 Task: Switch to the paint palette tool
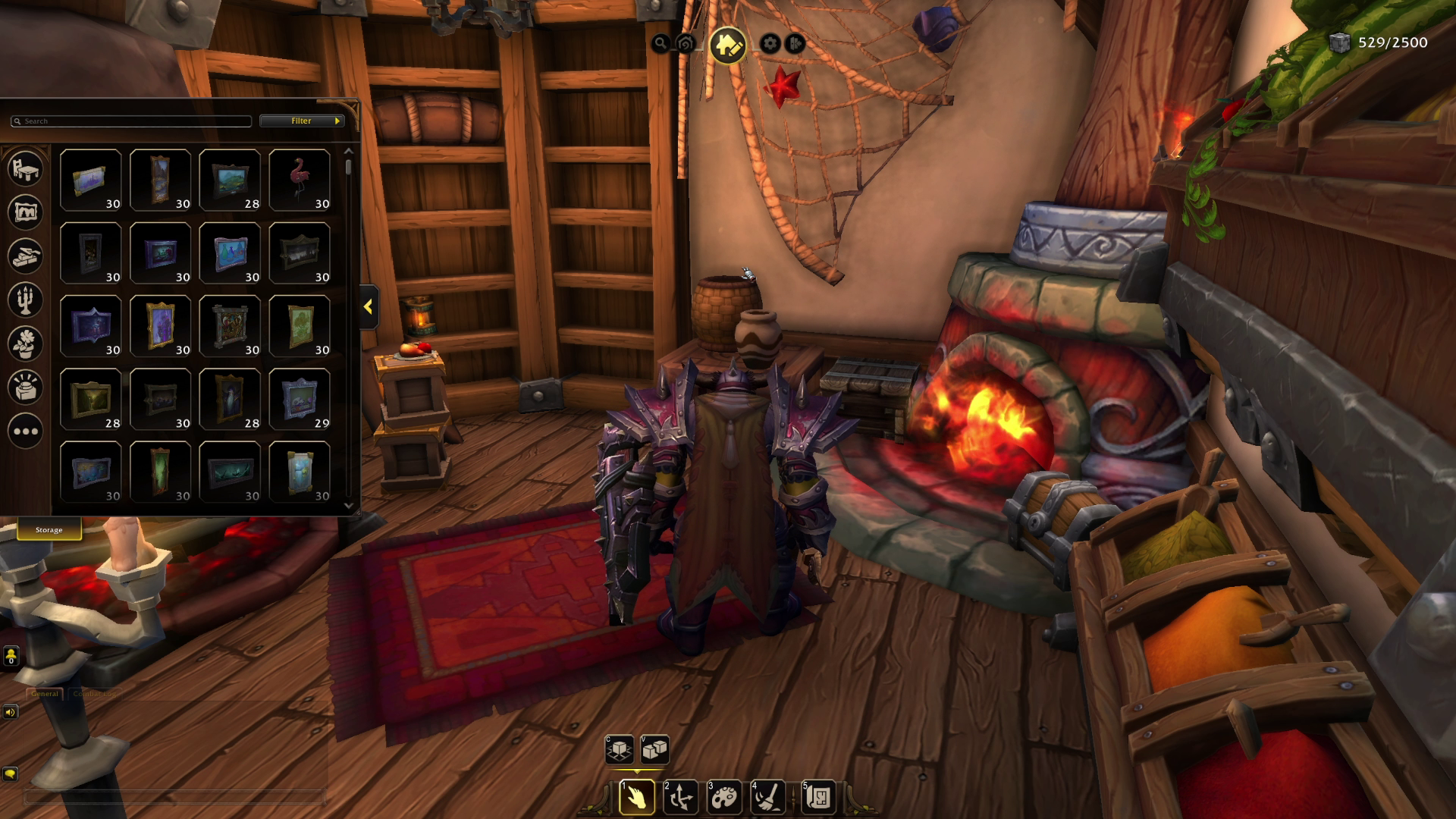pos(724,797)
